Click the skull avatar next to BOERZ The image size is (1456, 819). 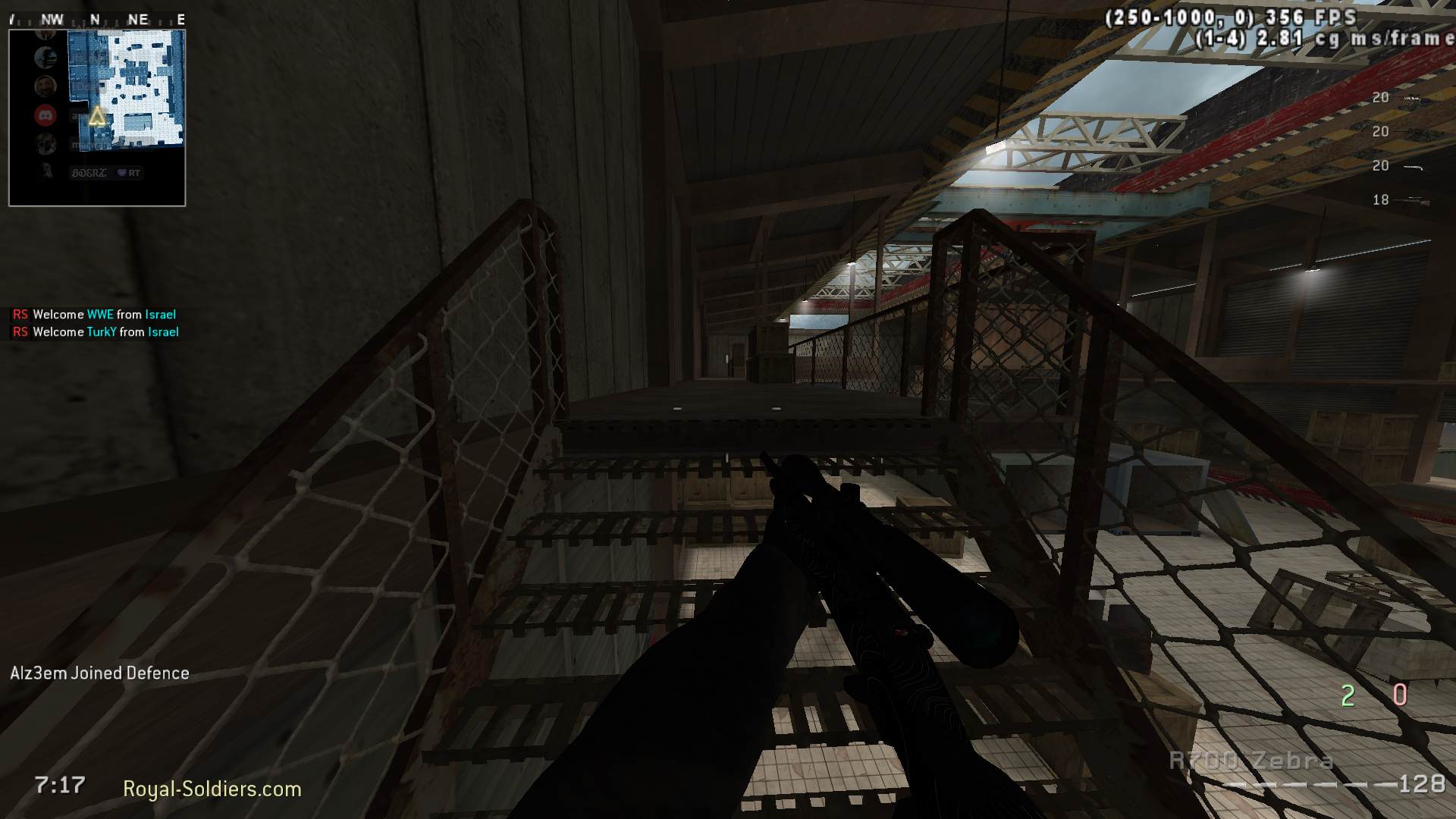45,172
